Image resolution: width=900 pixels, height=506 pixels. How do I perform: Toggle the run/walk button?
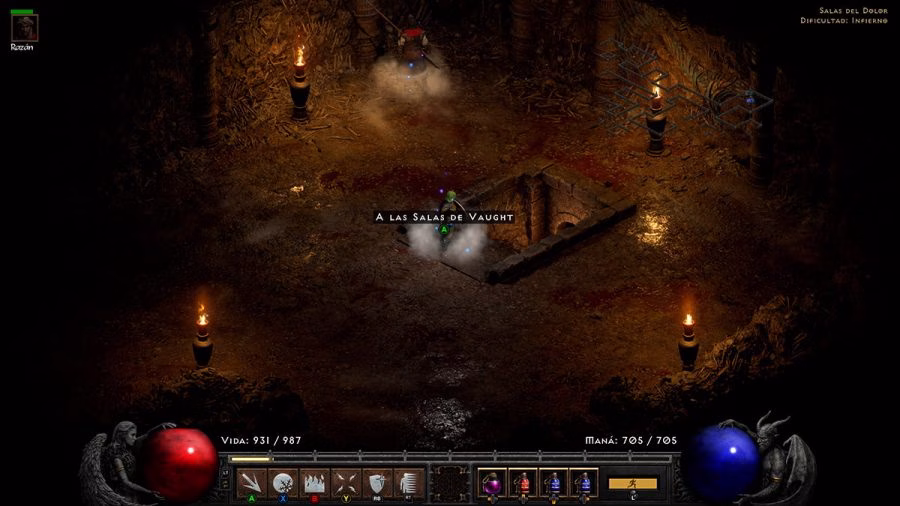pyautogui.click(x=632, y=483)
